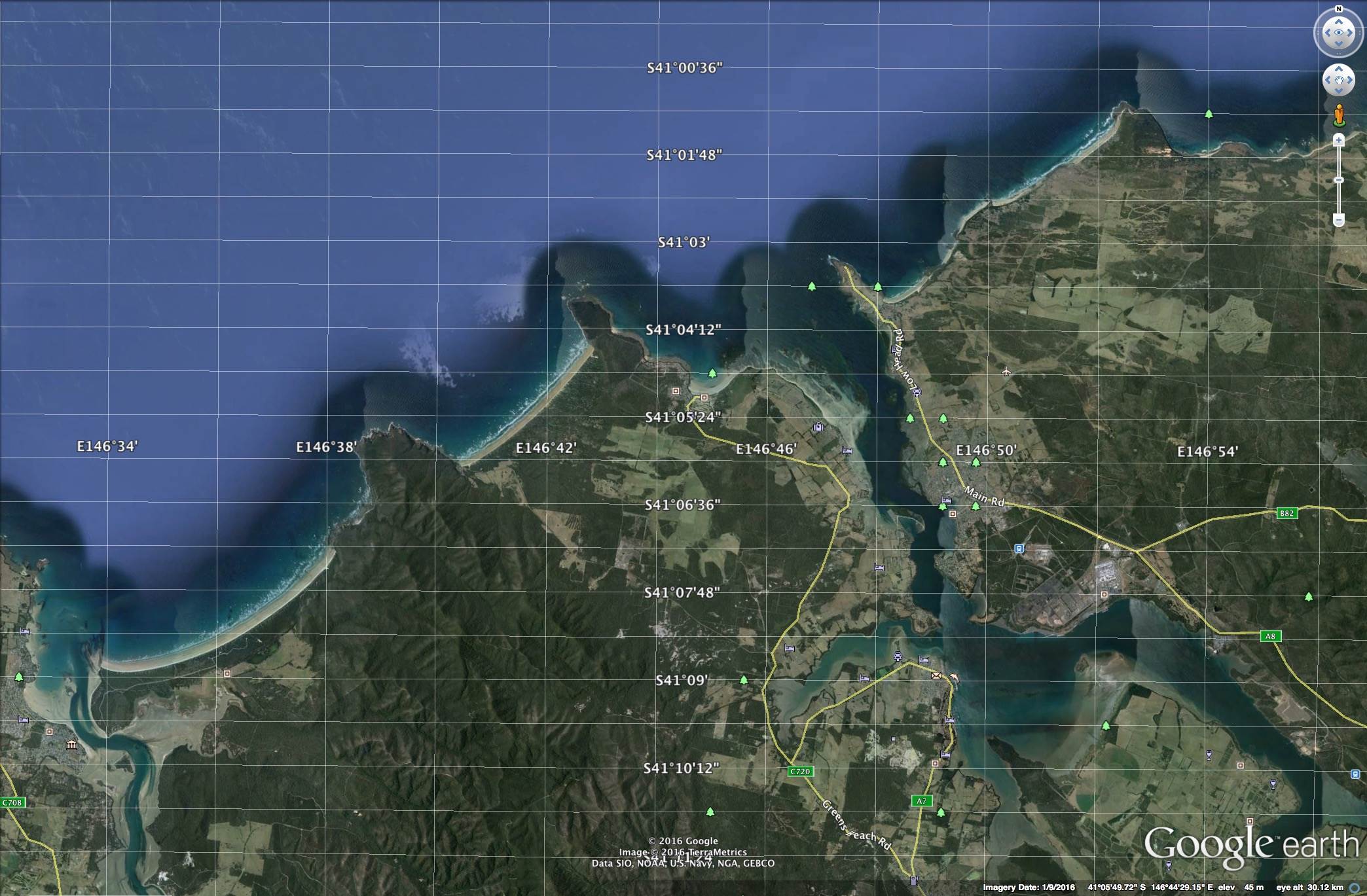Pan north with the hand joystick's up arrow
This screenshot has width=1367, height=896.
coord(1339,69)
